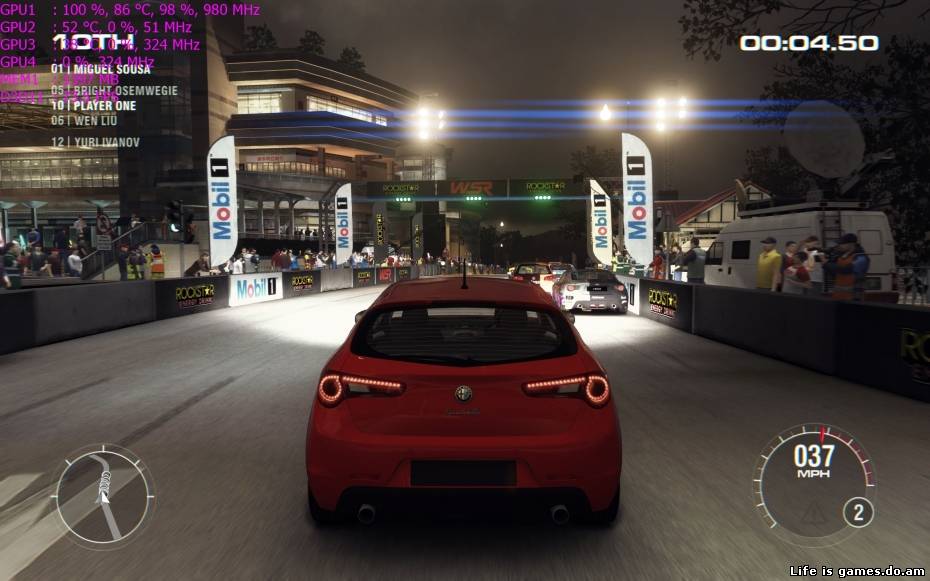Select Miguel Sousa in the standings list

100,69
